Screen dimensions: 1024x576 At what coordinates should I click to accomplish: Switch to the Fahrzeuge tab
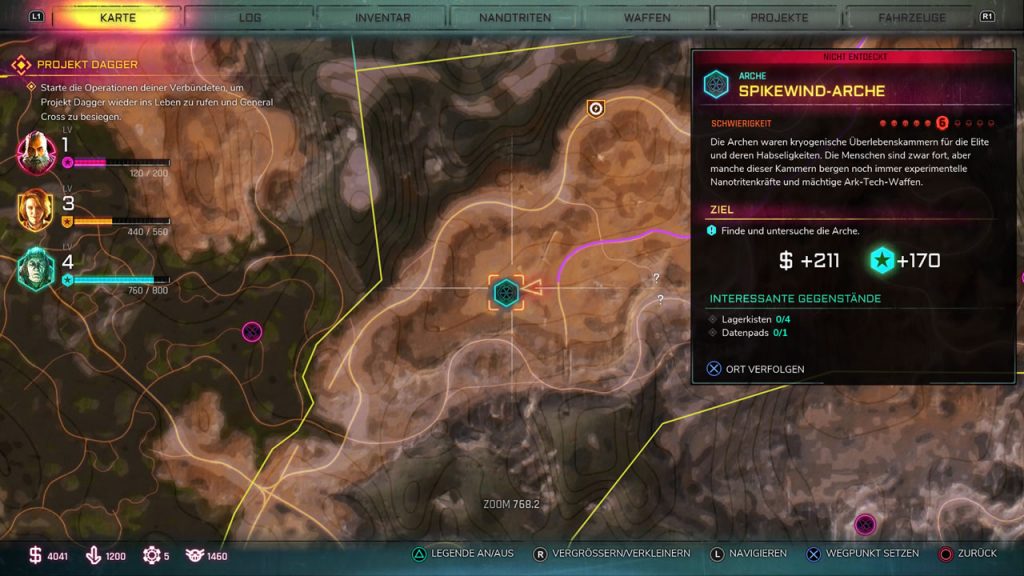911,17
